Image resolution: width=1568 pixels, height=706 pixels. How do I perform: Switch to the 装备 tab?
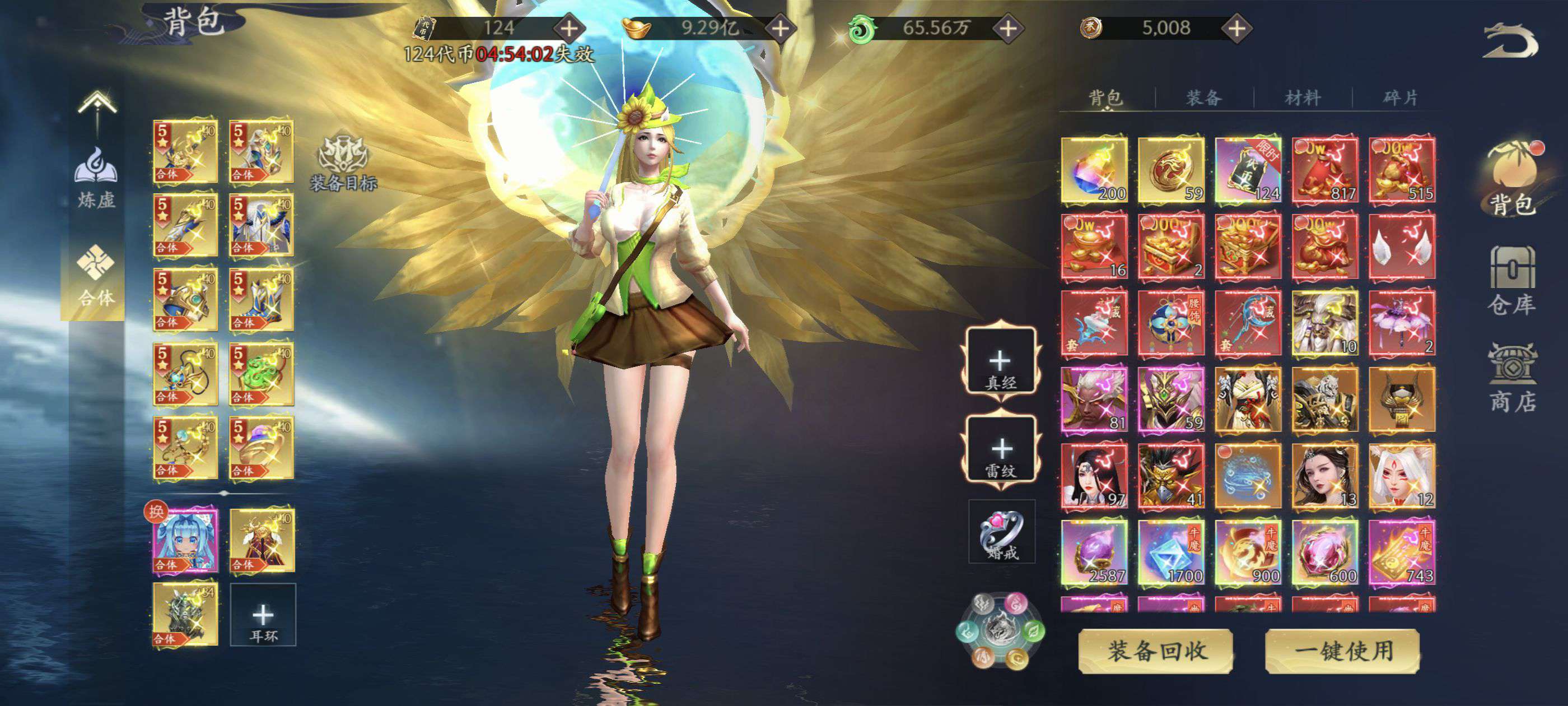click(1203, 97)
